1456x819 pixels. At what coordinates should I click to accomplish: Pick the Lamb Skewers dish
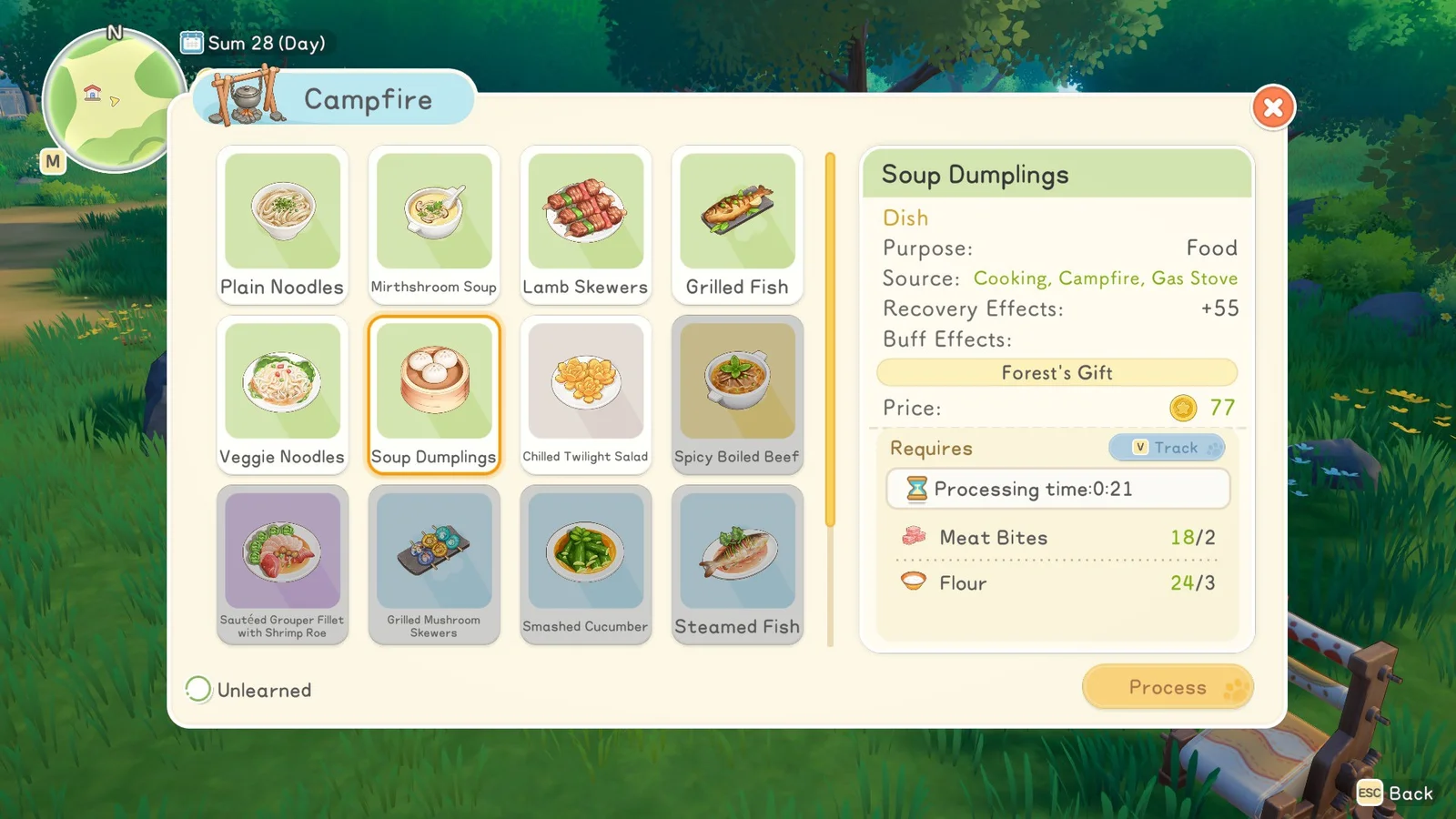pyautogui.click(x=586, y=224)
